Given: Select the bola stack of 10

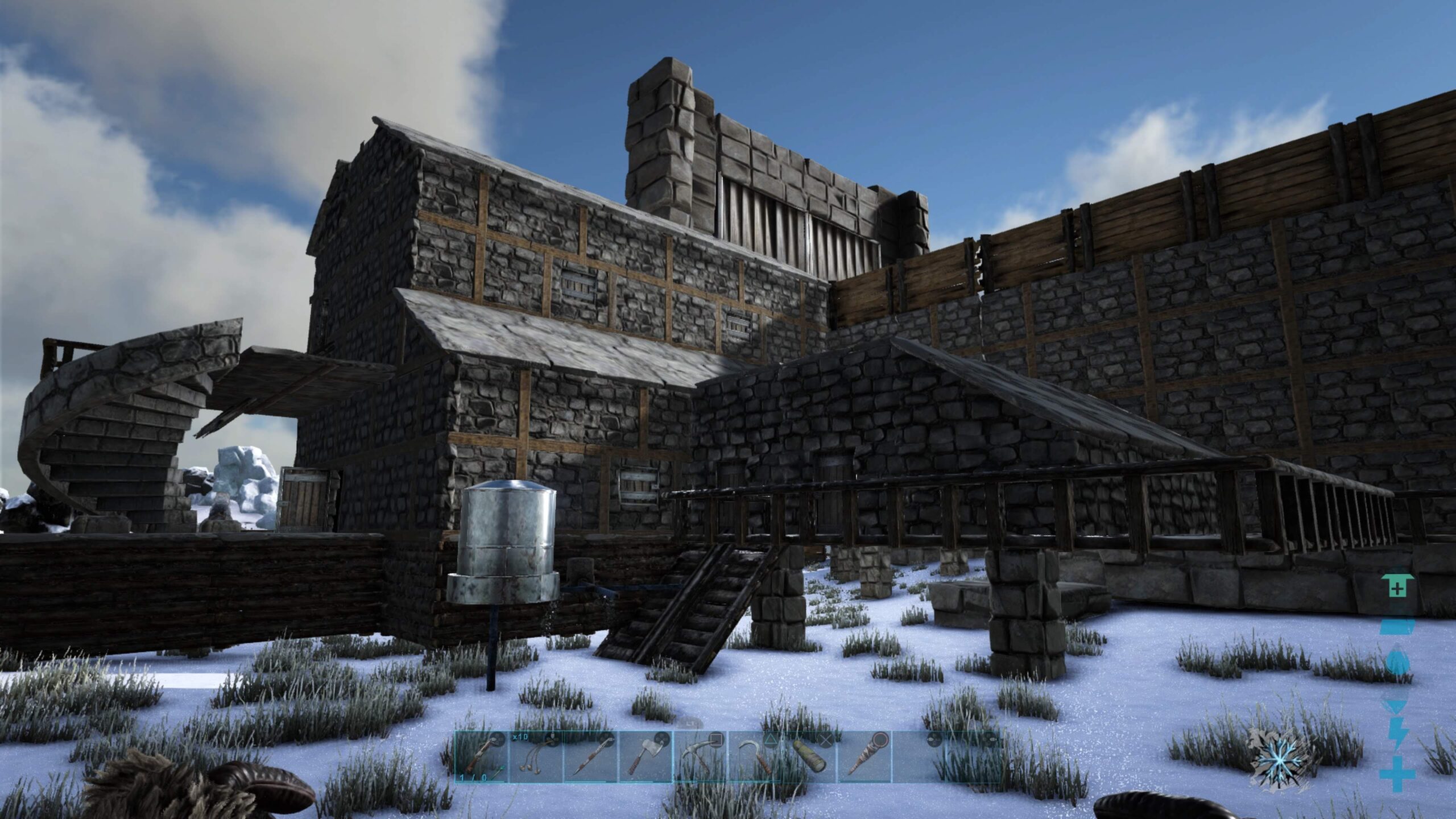Looking at the screenshot, I should [536, 757].
